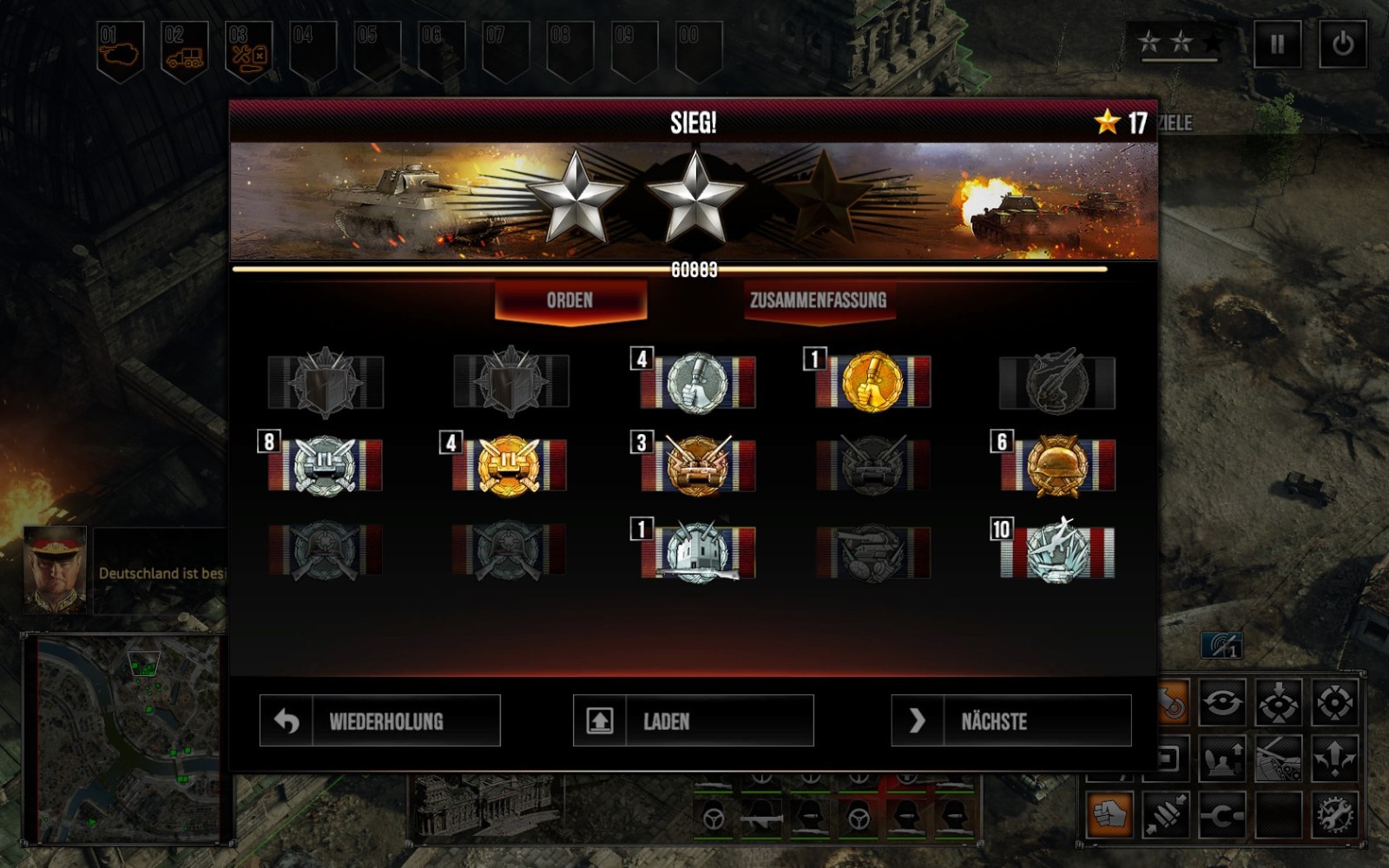View the bronze helmet medal with 6
Image resolution: width=1389 pixels, height=868 pixels.
1057,466
